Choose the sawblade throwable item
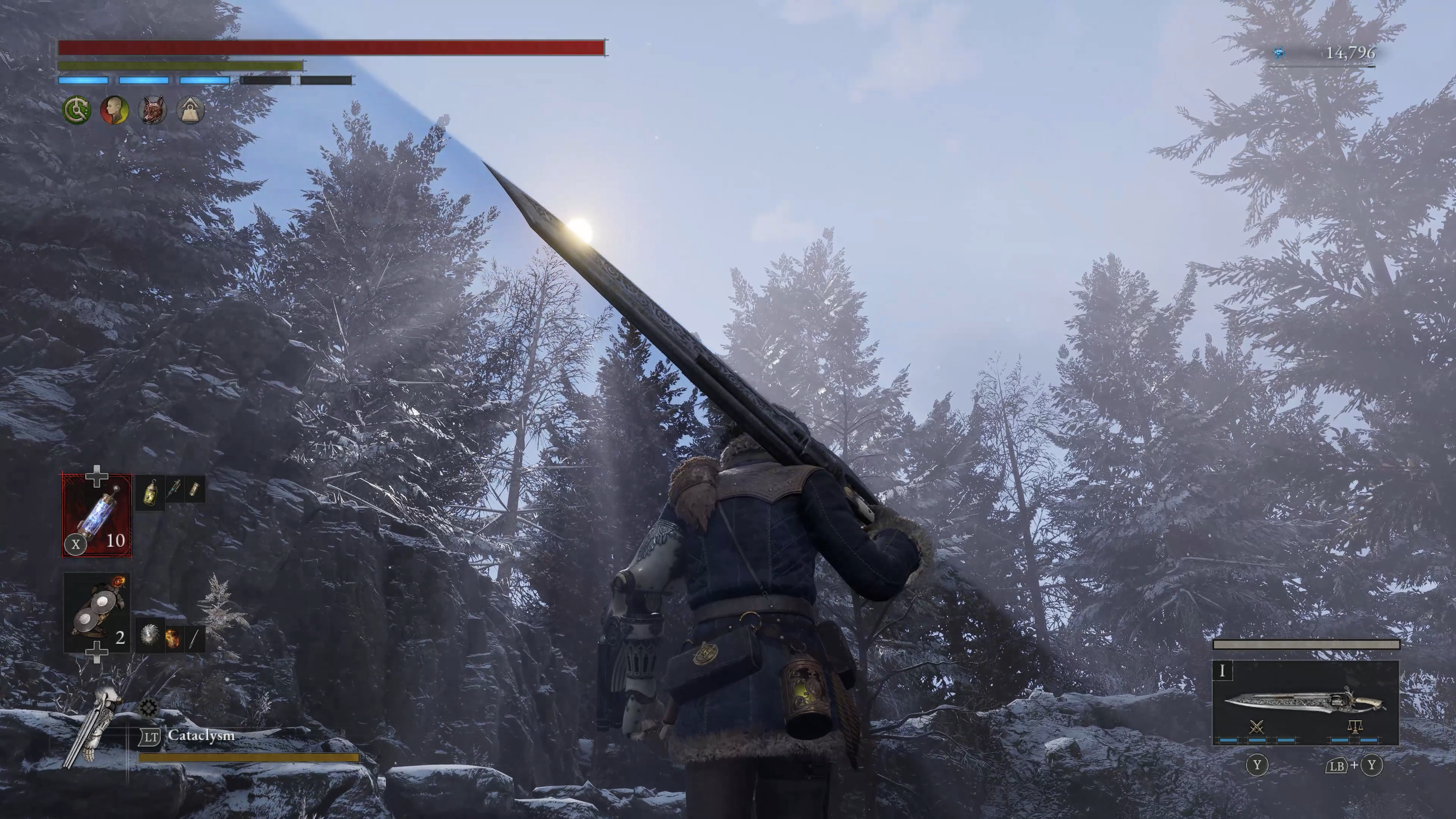This screenshot has width=1456, height=819. pyautogui.click(x=149, y=638)
